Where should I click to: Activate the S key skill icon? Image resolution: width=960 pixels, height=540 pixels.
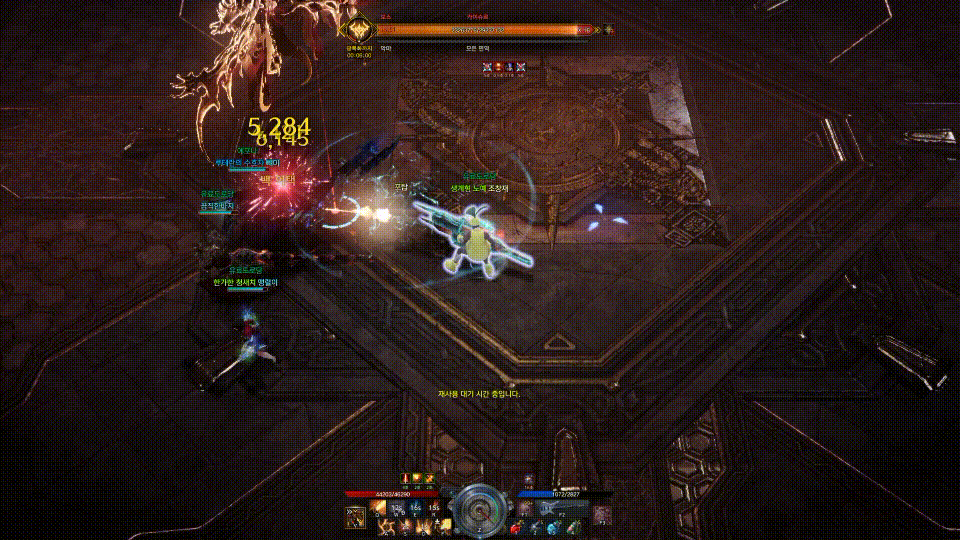(406, 525)
